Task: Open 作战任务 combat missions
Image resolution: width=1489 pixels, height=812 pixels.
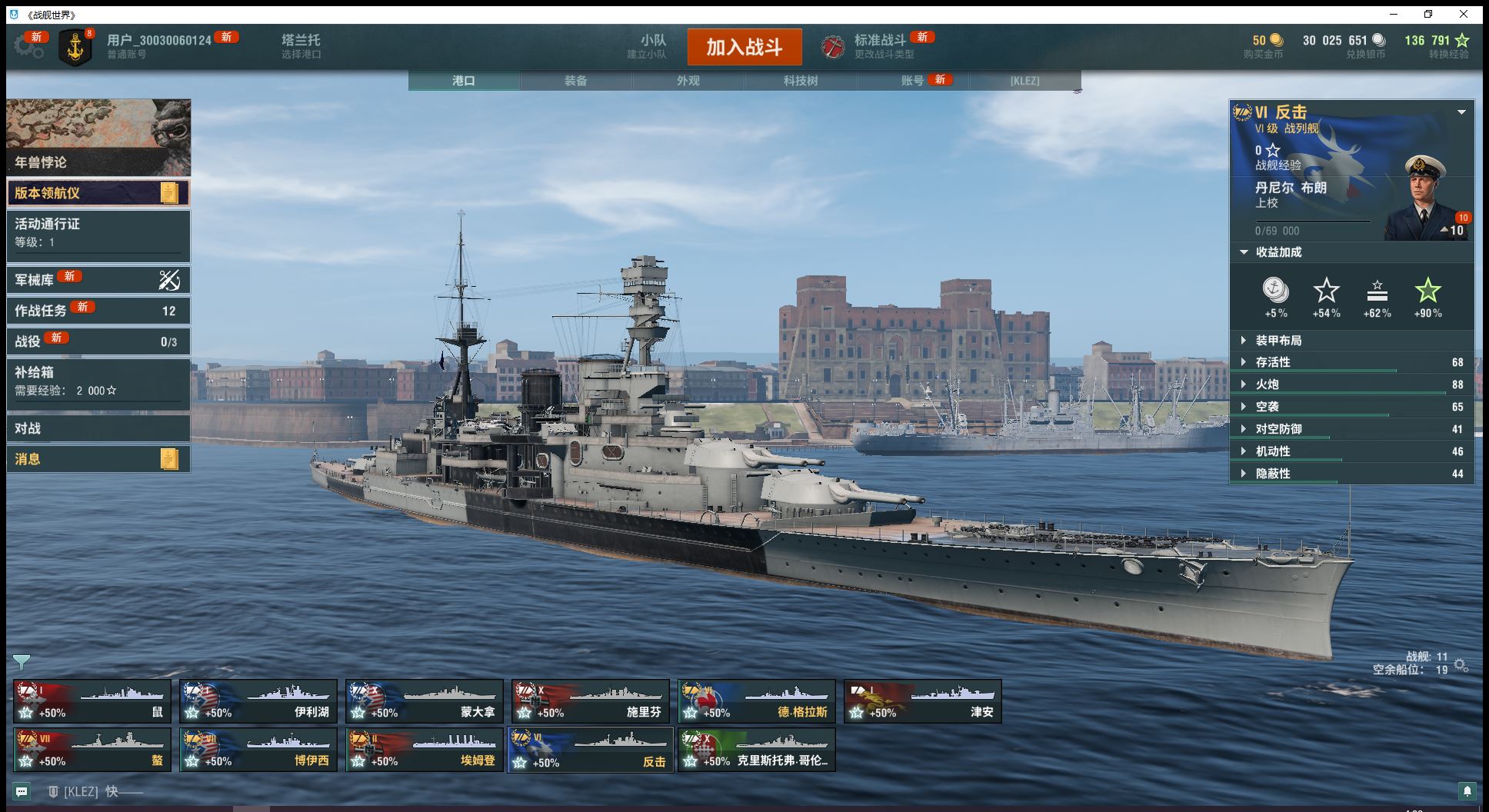Action: pyautogui.click(x=98, y=311)
